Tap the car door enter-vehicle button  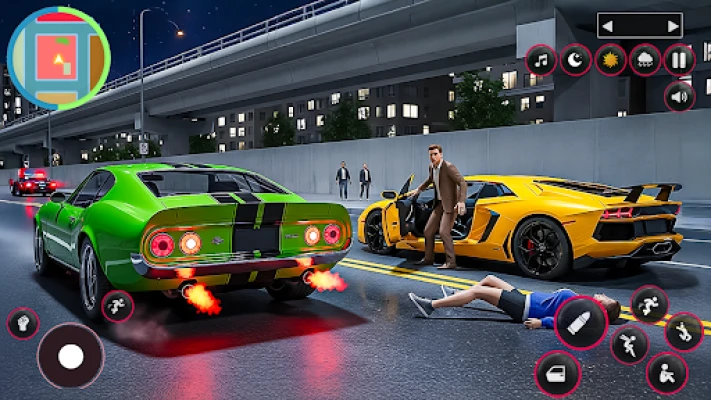point(558,375)
